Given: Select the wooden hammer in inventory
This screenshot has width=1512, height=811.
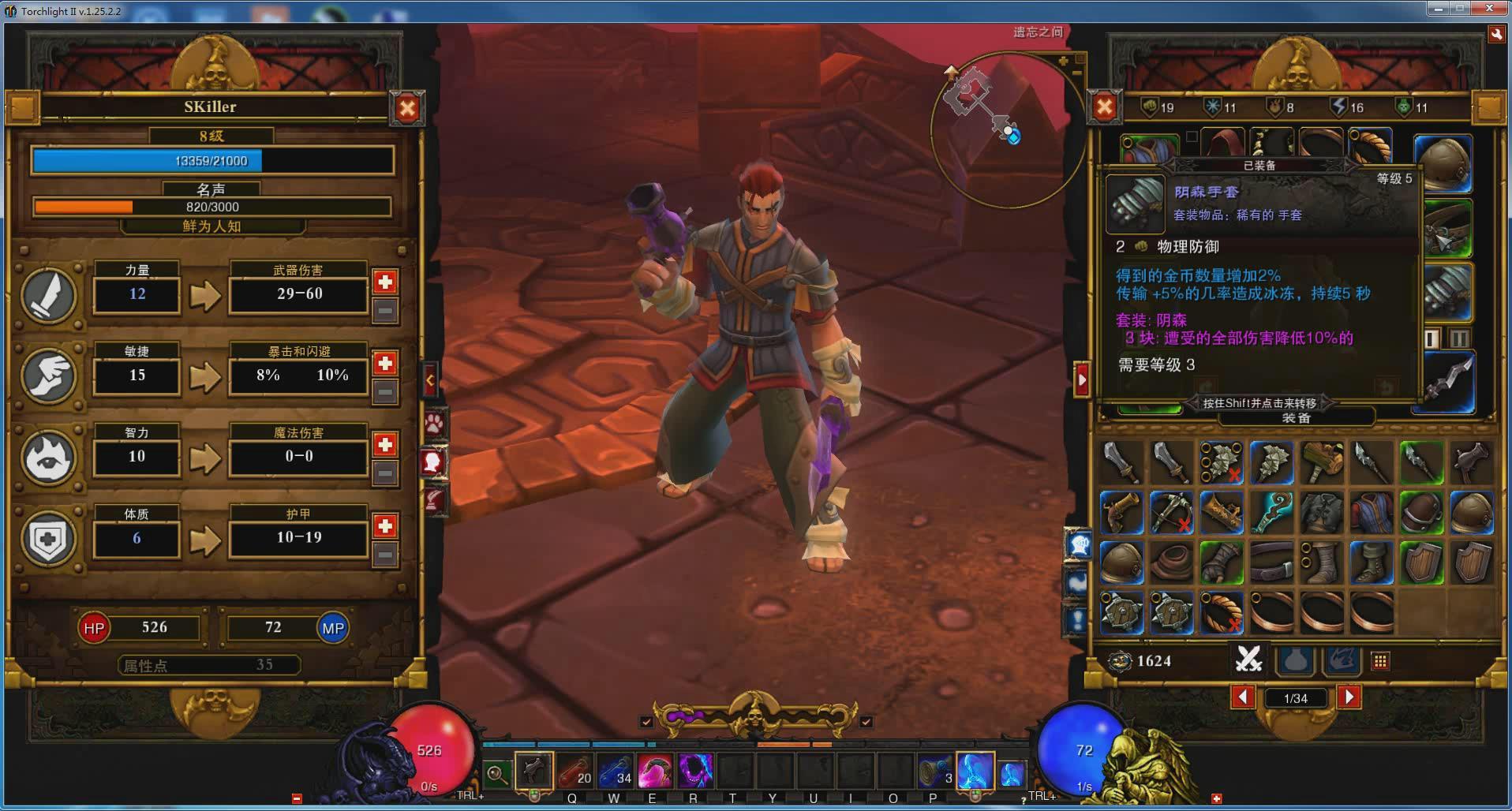Looking at the screenshot, I should 1322,462.
